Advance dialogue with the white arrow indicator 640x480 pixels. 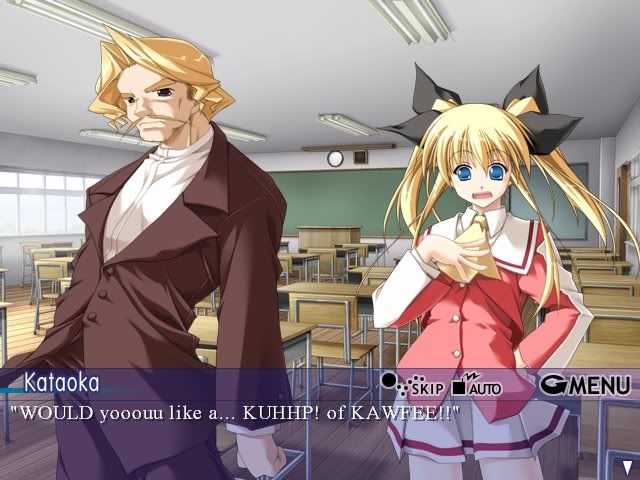click(627, 466)
